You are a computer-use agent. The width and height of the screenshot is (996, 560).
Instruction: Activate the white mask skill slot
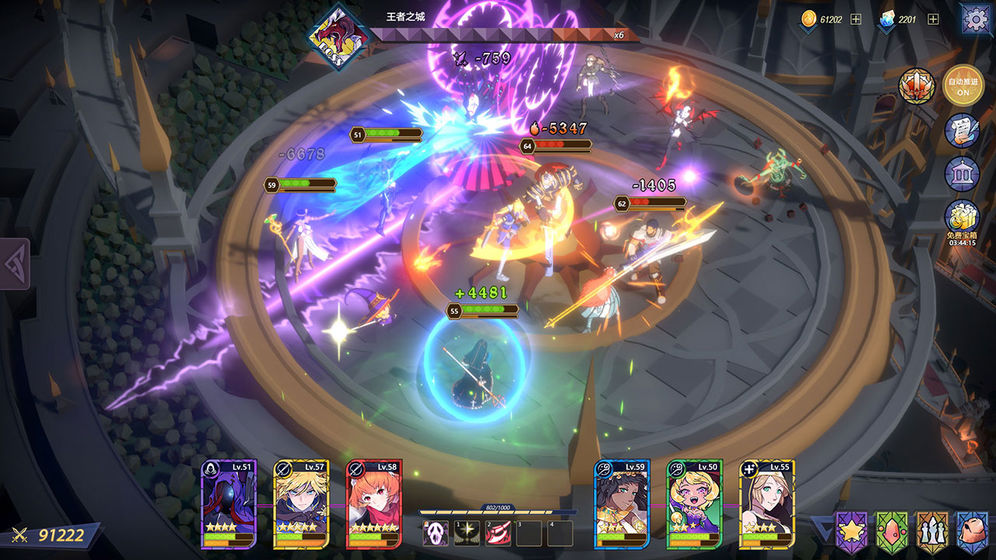coord(435,533)
